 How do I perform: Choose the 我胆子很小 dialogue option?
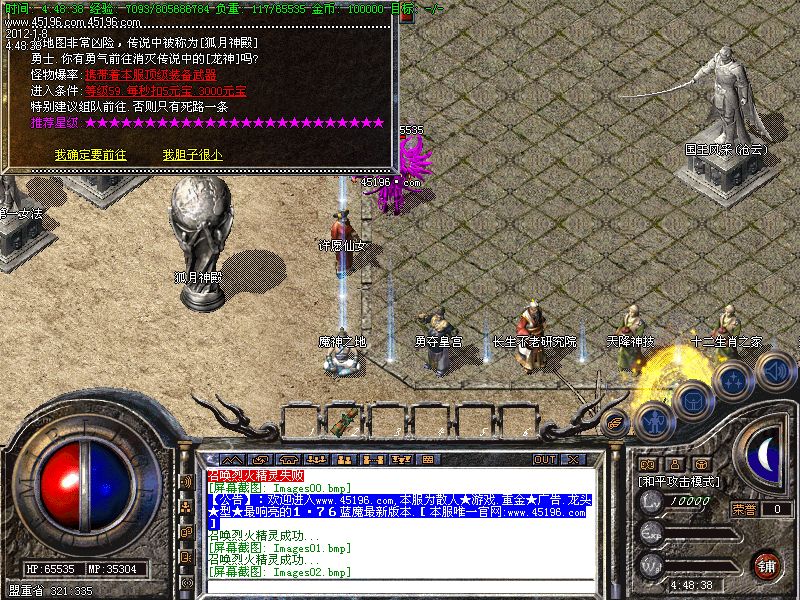coord(192,155)
